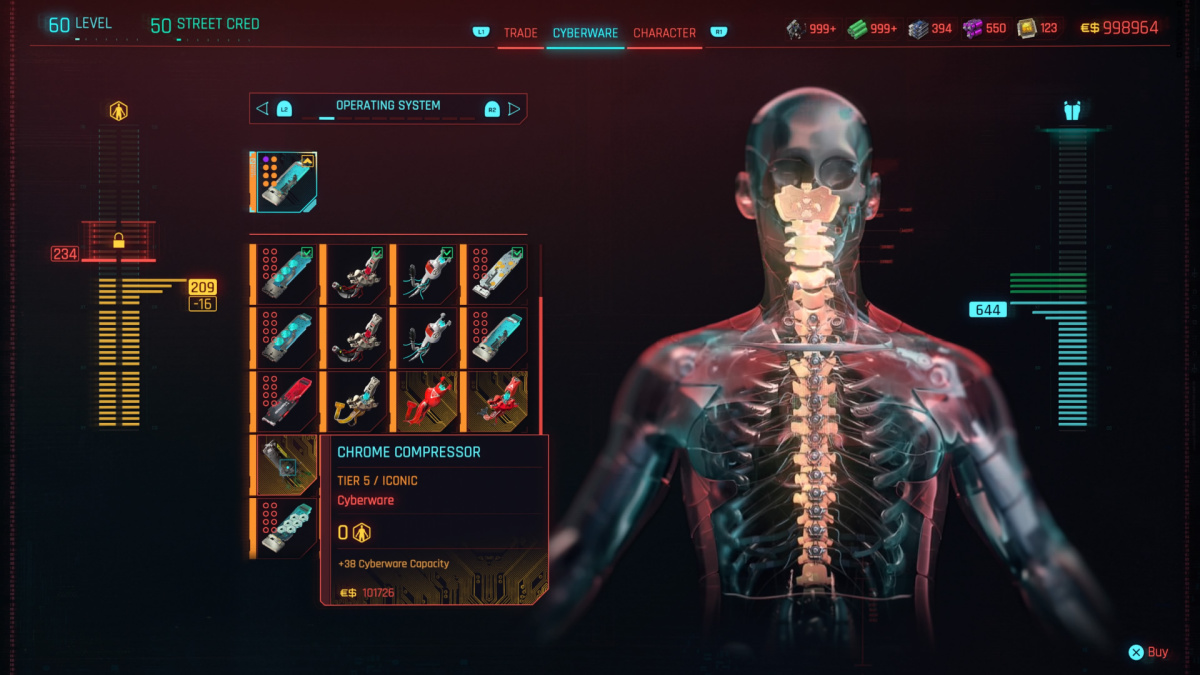The image size is (1200, 675).
Task: Click the right arrow beside Operating System
Action: pos(514,108)
